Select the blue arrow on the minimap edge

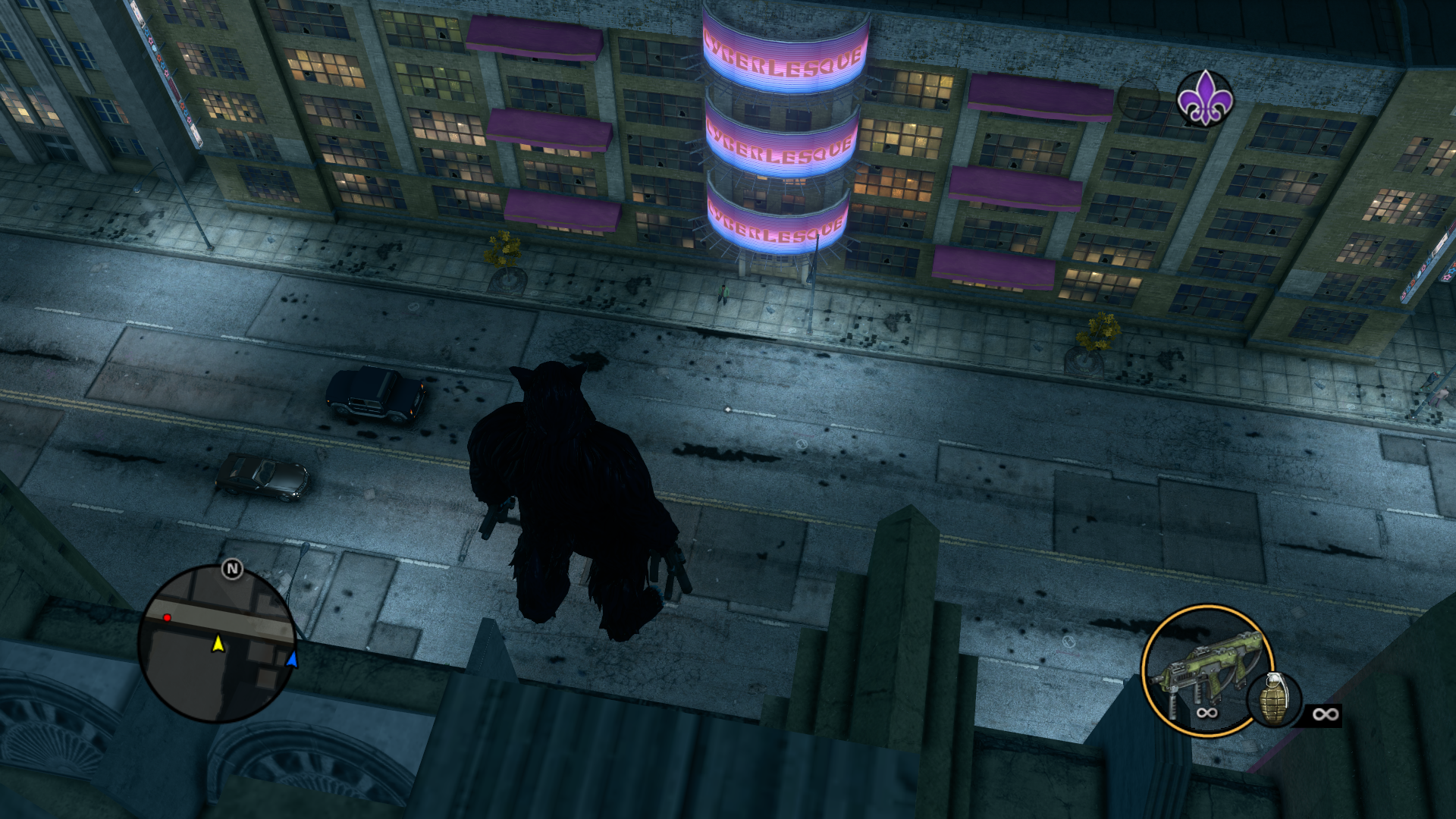tap(292, 659)
